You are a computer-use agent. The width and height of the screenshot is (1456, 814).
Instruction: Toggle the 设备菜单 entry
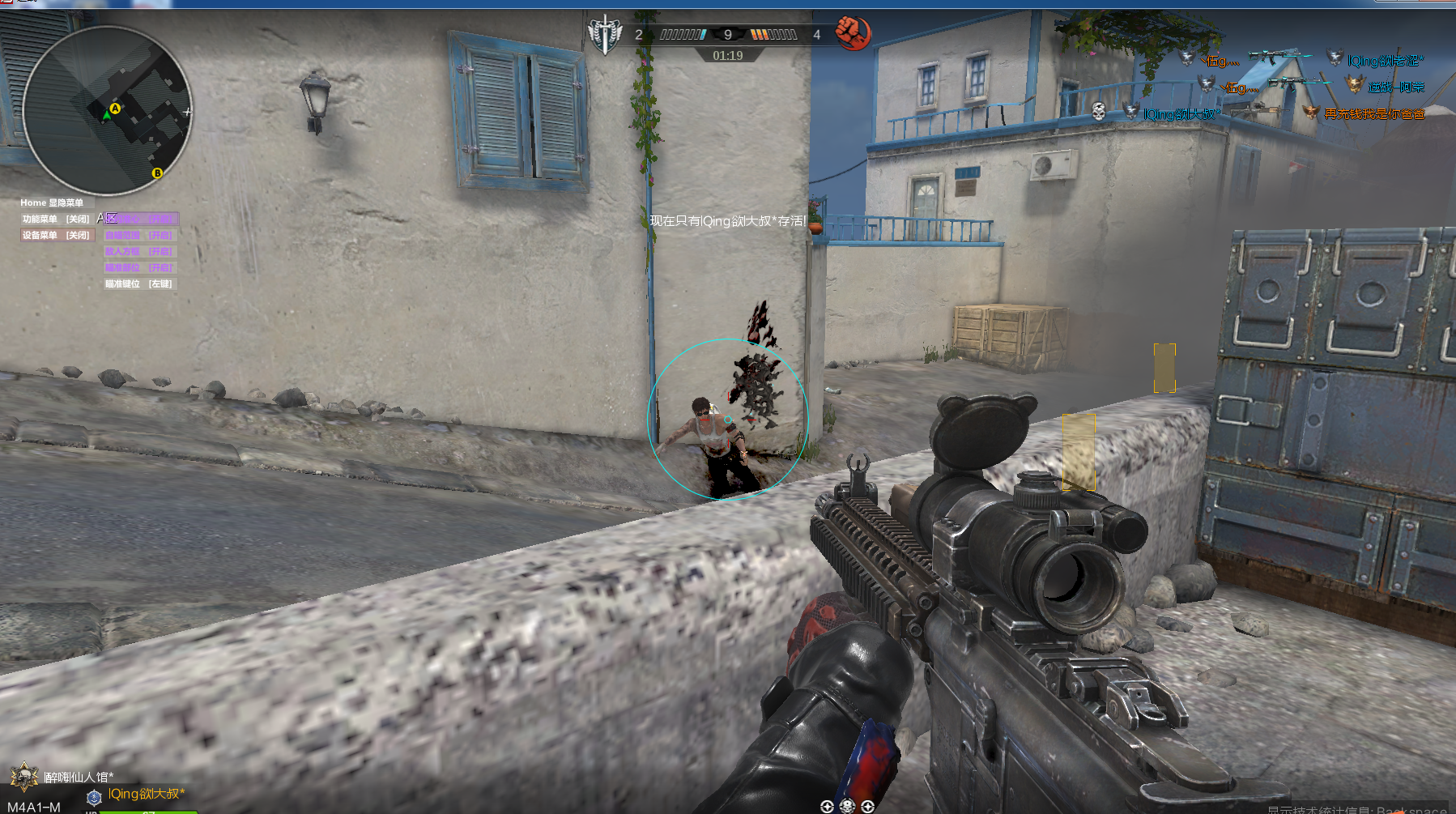click(57, 235)
